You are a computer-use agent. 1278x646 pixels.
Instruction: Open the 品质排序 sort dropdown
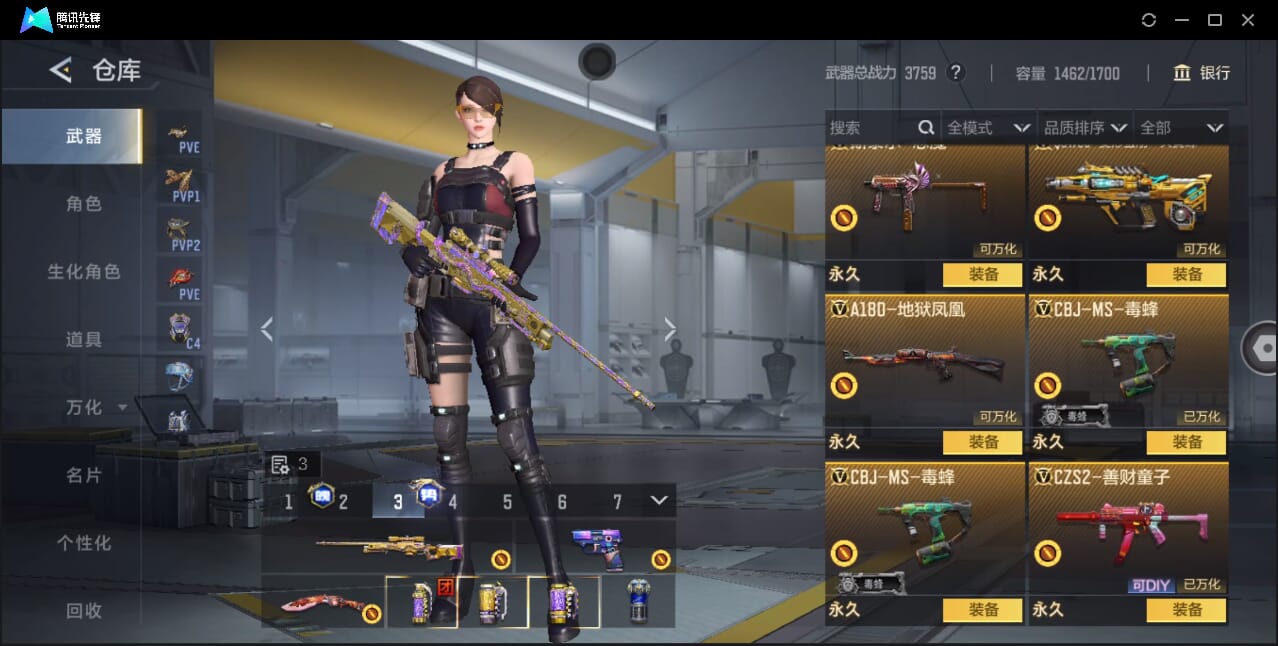pos(1085,128)
